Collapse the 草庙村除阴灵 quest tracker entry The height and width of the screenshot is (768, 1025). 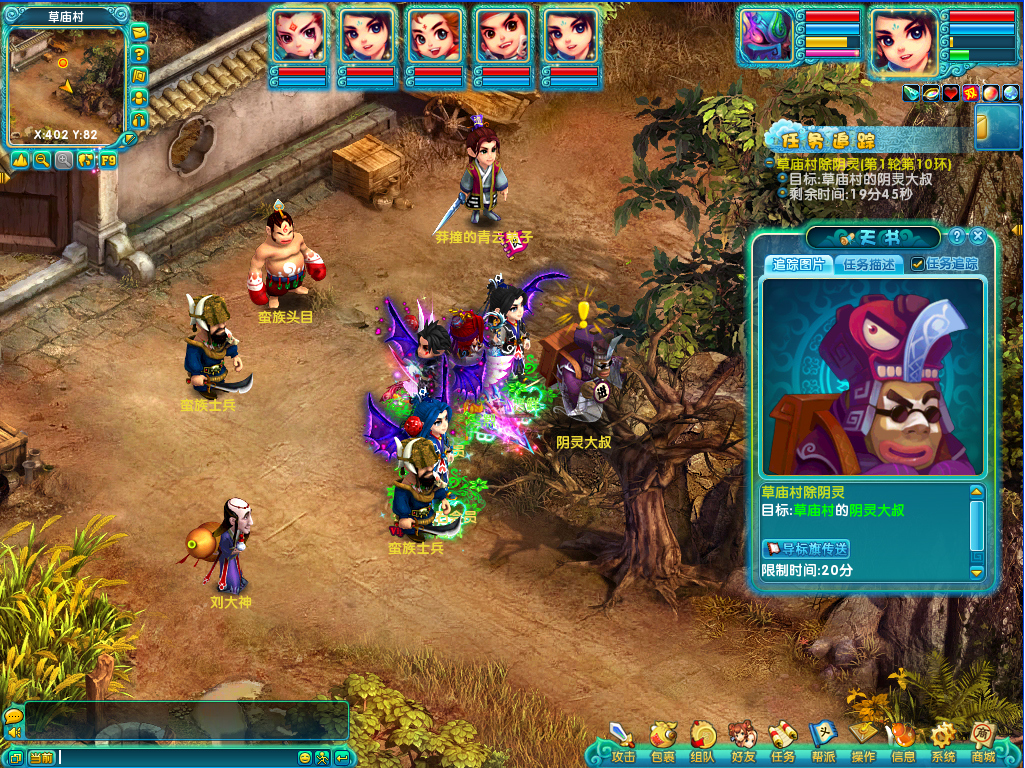click(770, 163)
